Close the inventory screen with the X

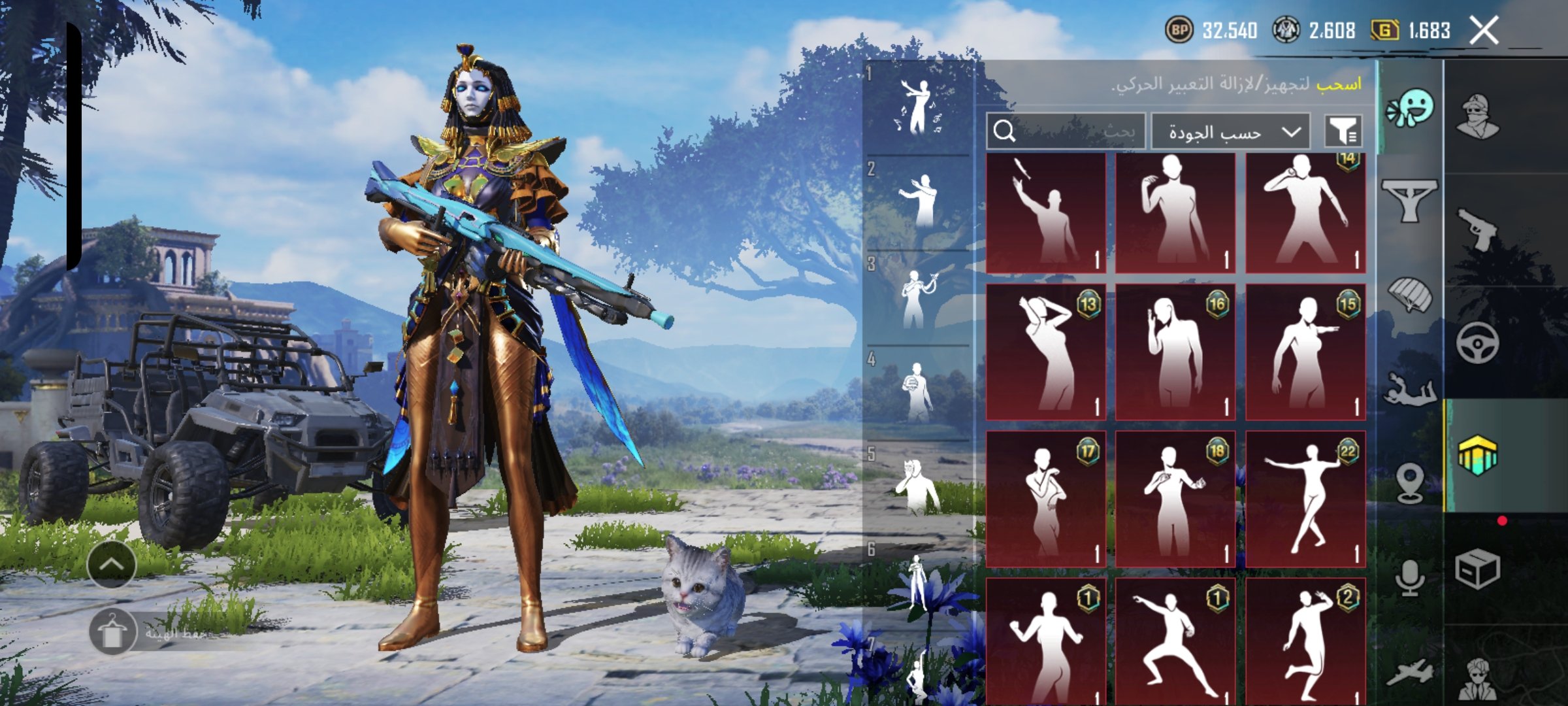coord(1483,30)
